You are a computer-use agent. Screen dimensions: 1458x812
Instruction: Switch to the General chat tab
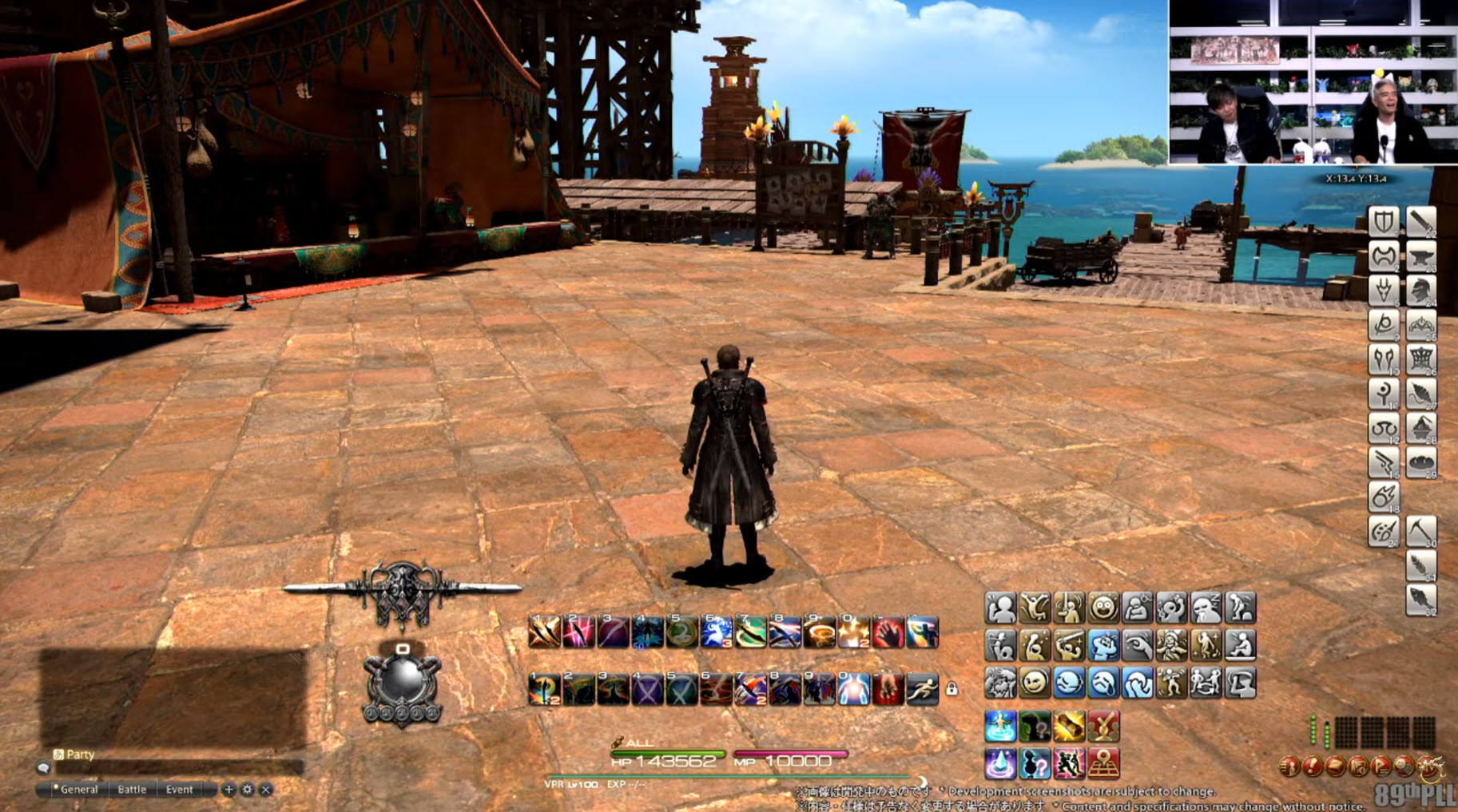tap(78, 789)
